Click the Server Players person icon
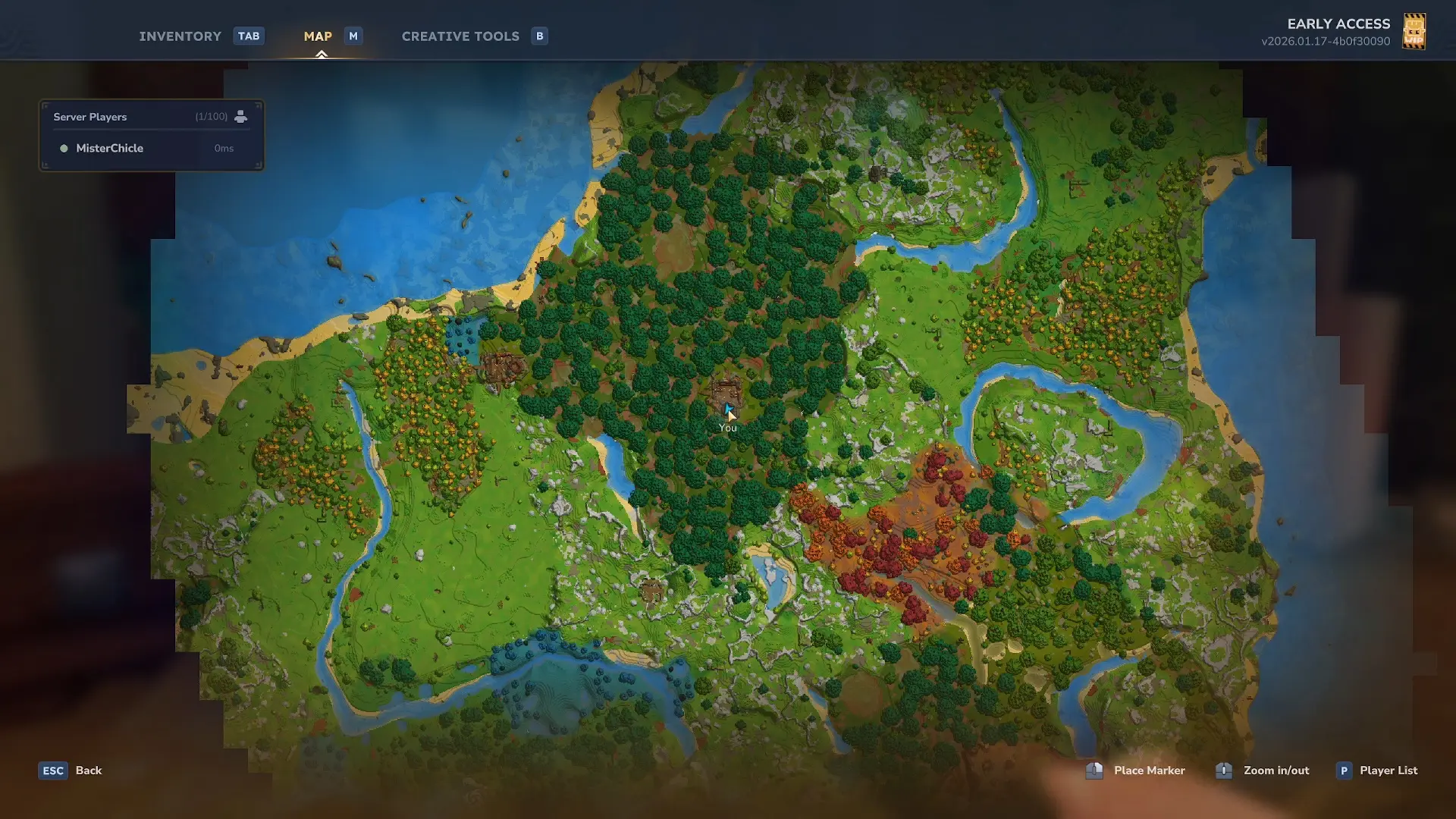 click(240, 117)
